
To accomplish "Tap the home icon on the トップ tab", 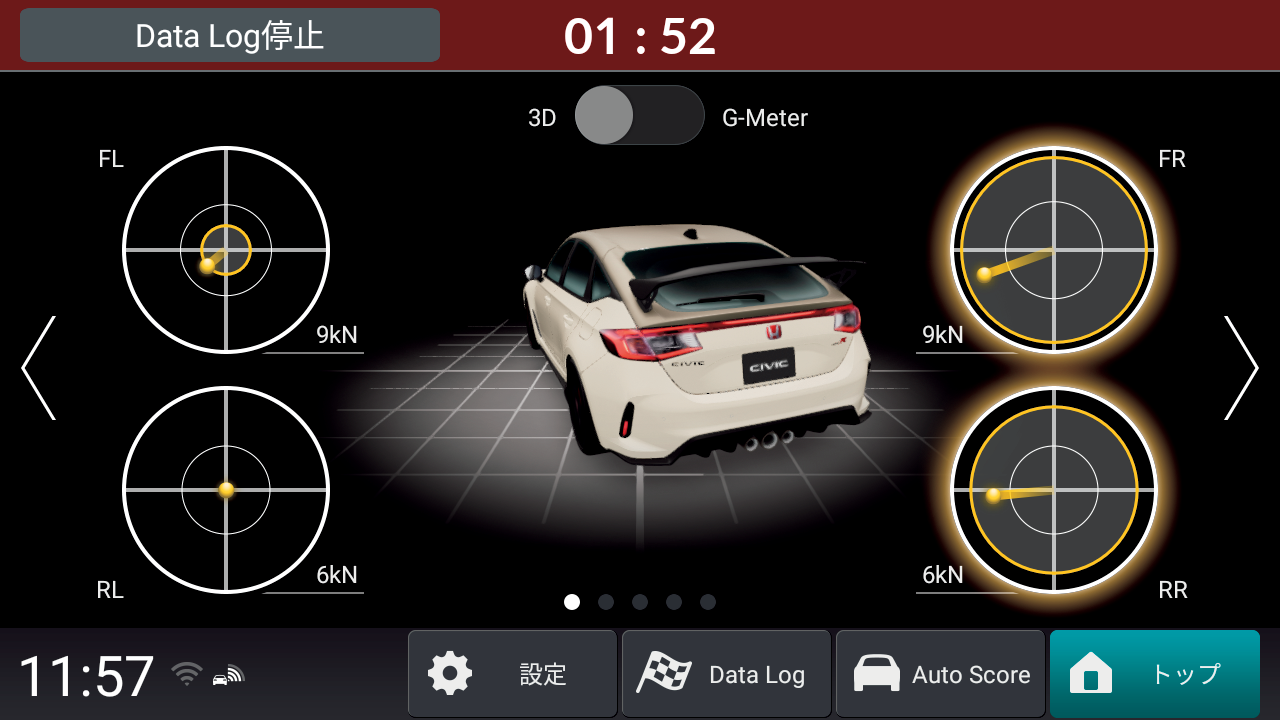I will (1092, 673).
